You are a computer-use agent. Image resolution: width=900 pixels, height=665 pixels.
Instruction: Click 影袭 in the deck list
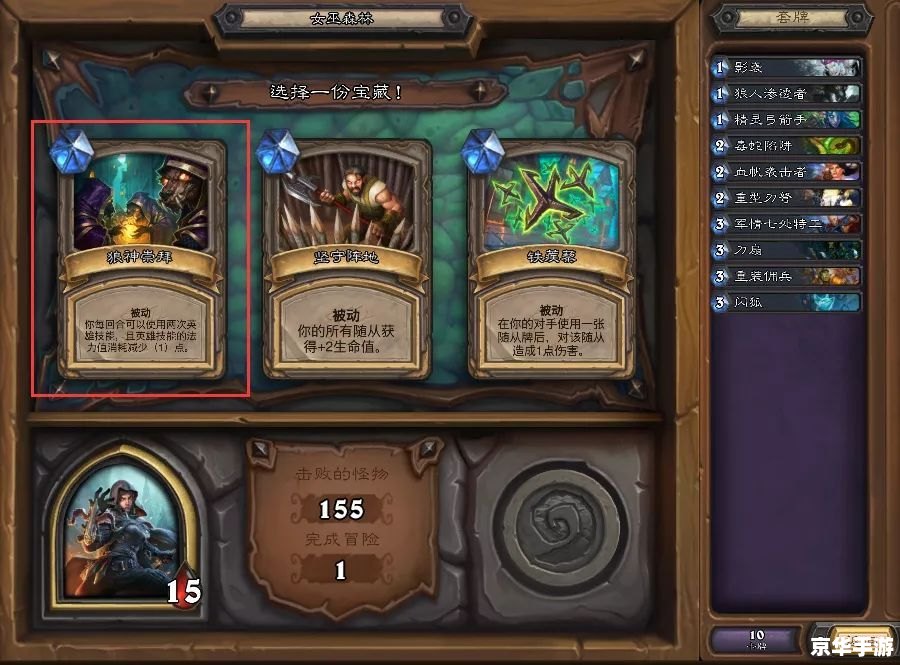[785, 68]
